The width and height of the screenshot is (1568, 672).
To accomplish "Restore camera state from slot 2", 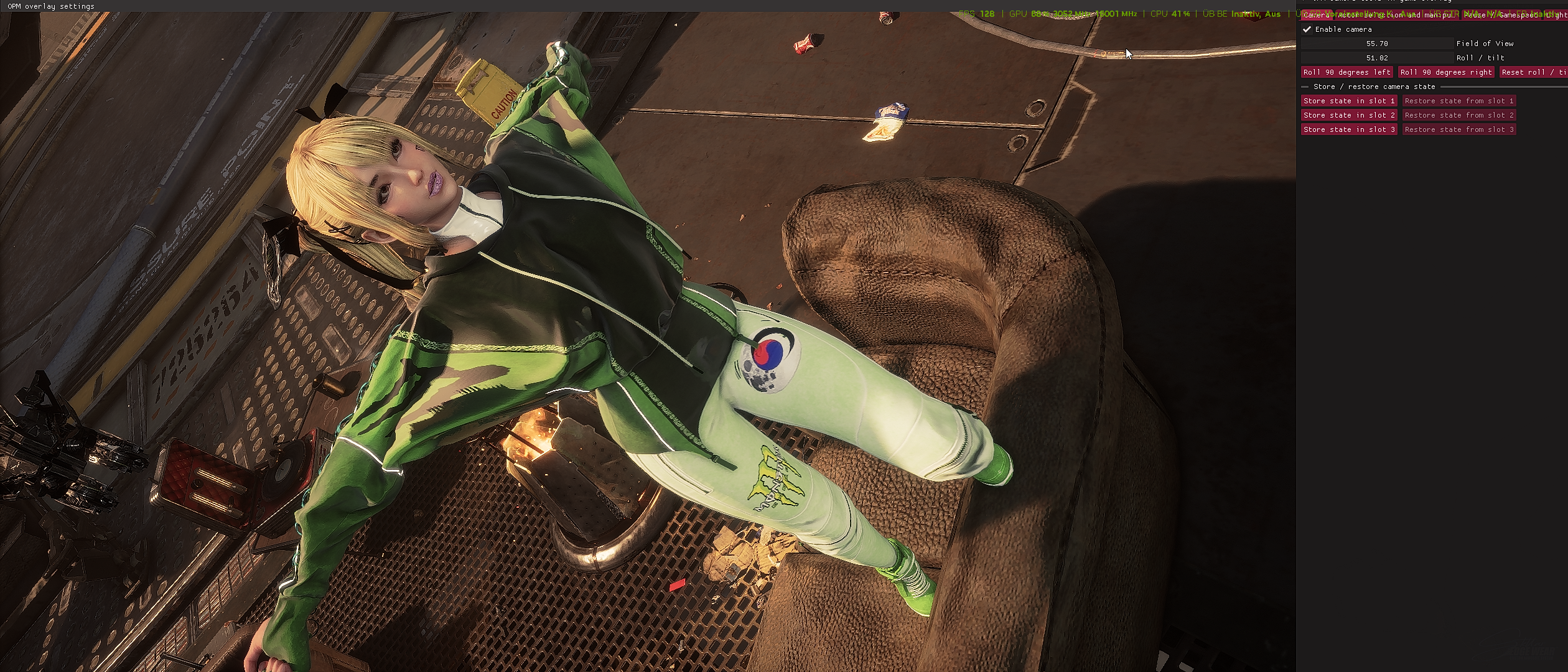I will tap(1458, 115).
